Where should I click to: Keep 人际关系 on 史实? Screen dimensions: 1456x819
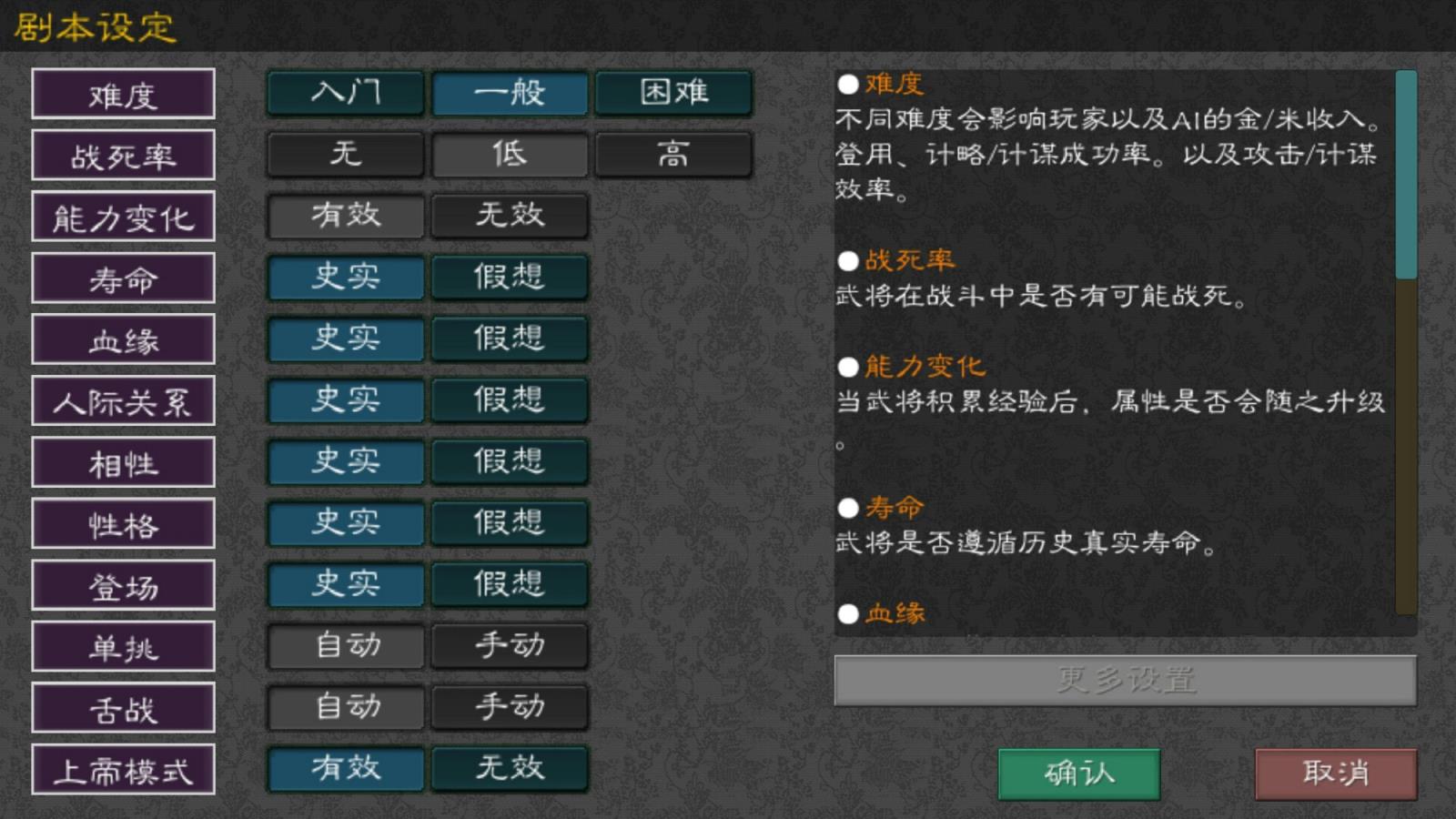pos(345,400)
